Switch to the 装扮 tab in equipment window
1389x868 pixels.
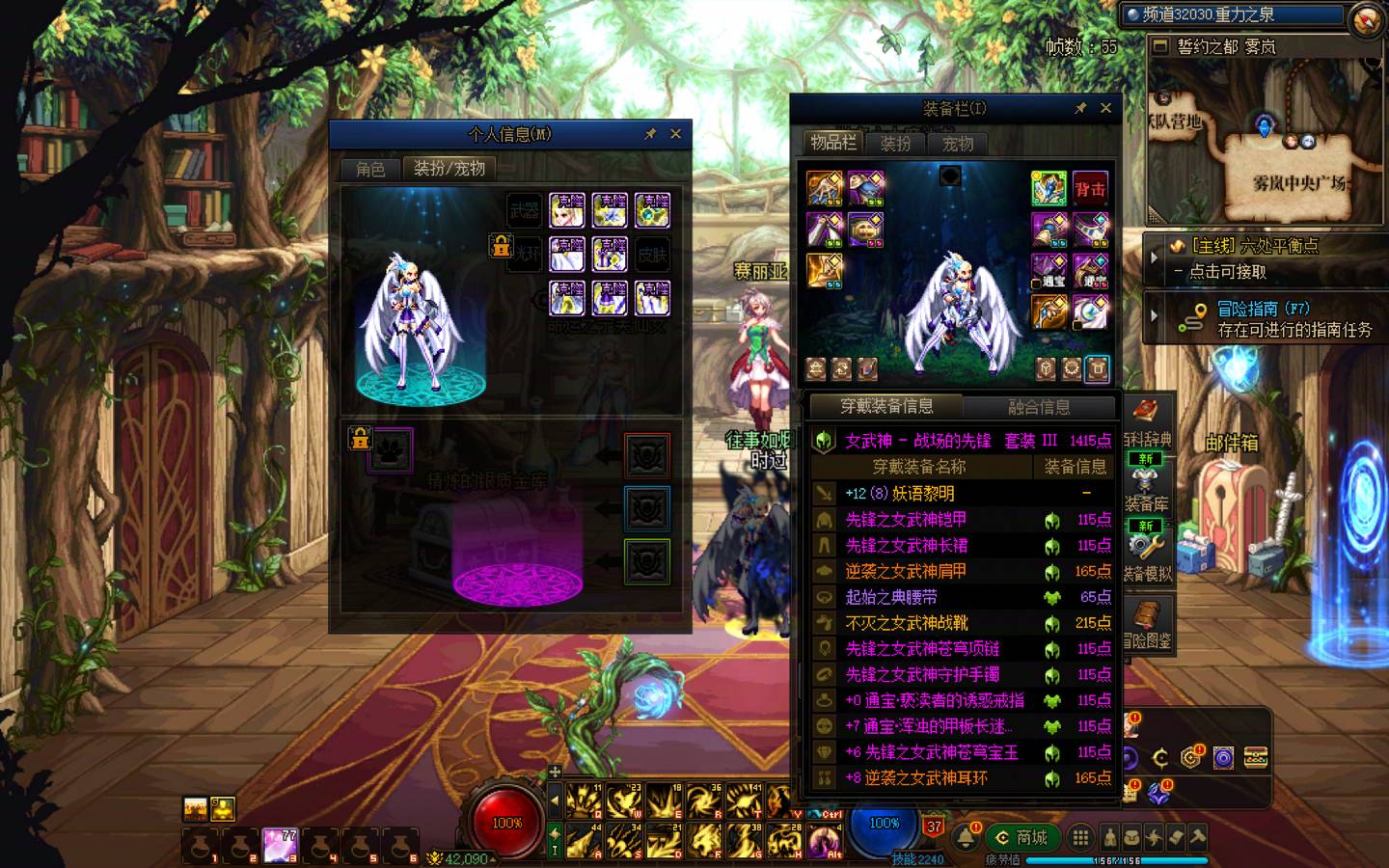coord(896,144)
